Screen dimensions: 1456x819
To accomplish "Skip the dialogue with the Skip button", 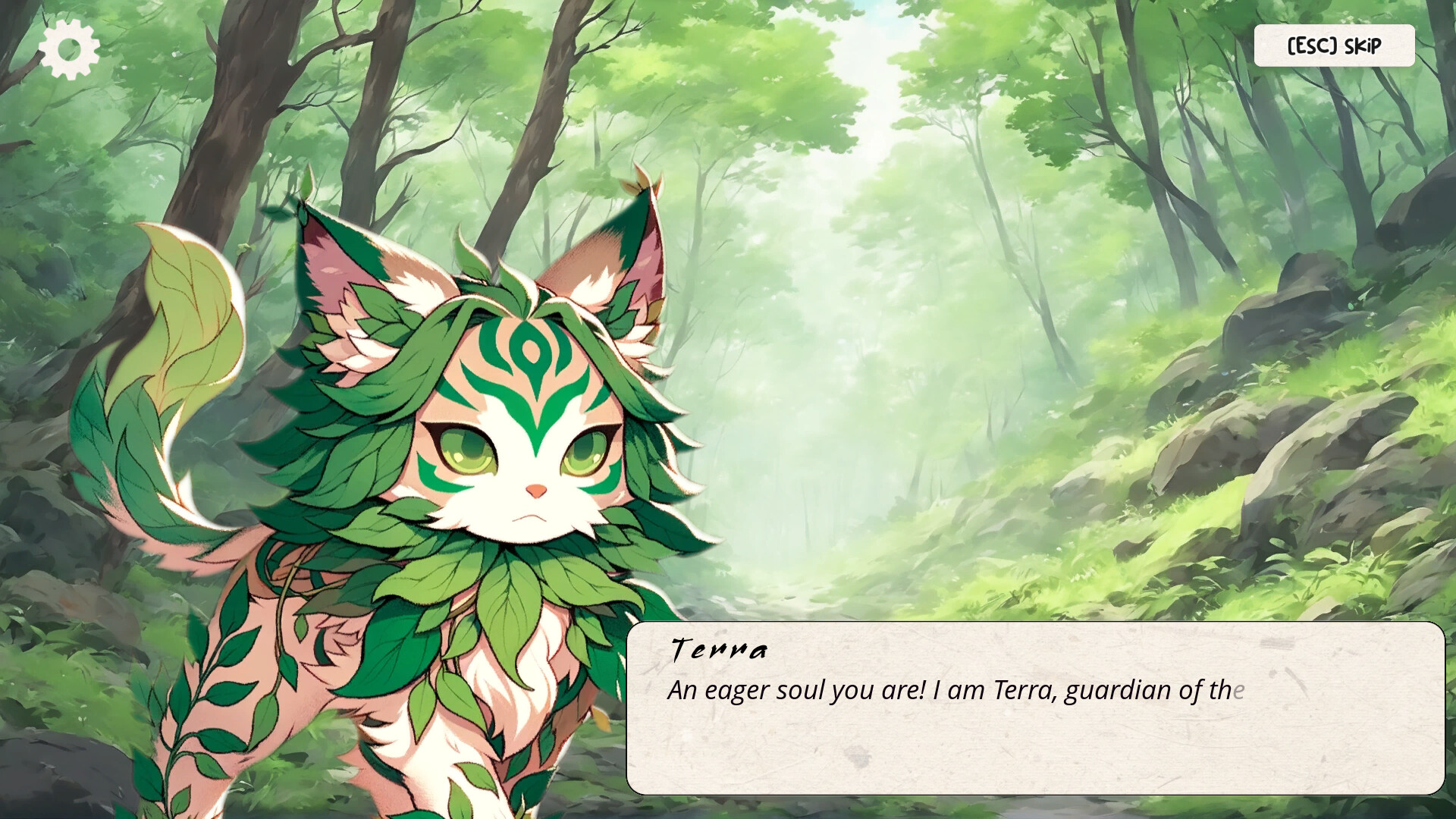I will click(x=1335, y=45).
